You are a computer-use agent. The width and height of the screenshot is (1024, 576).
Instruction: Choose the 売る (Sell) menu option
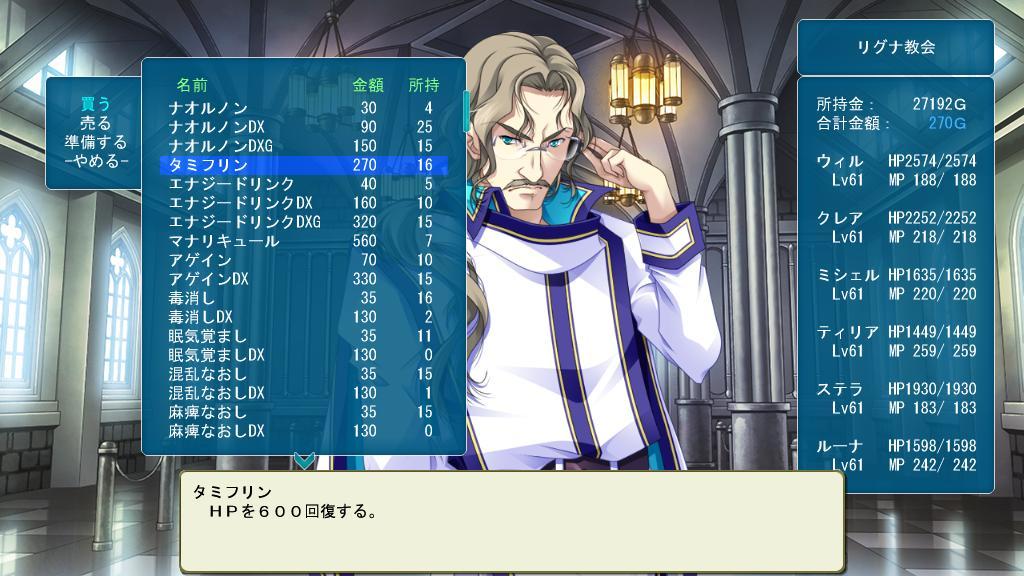tap(95, 123)
